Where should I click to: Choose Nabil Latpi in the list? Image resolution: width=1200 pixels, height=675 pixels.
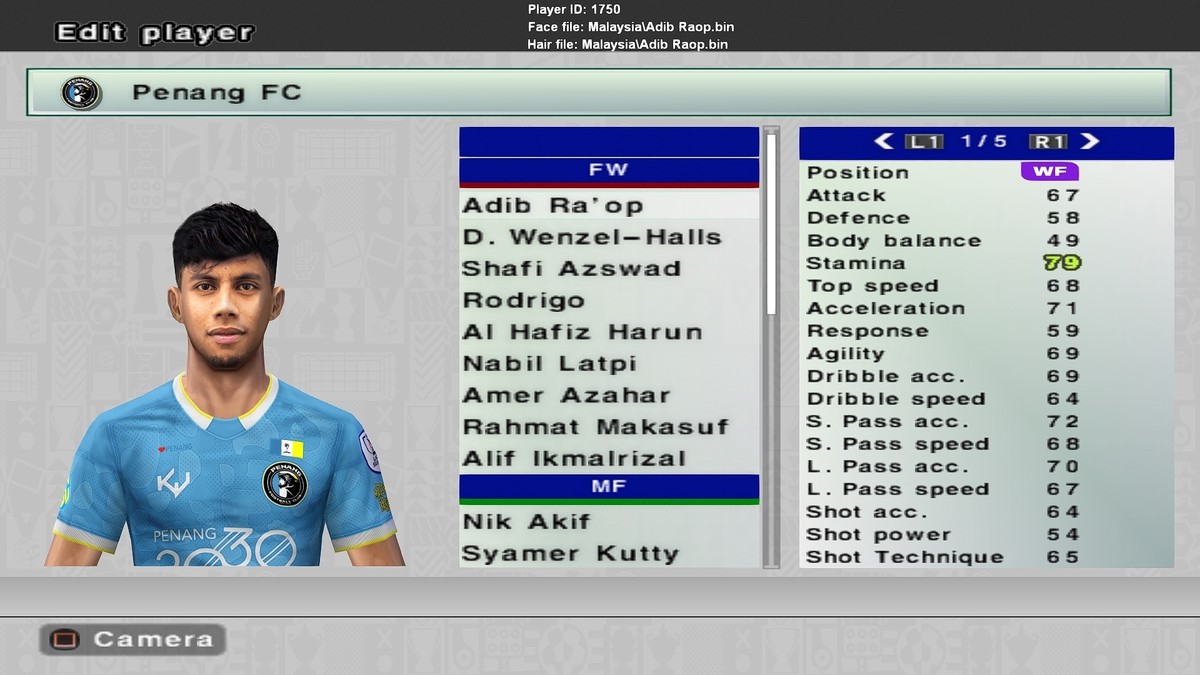549,364
